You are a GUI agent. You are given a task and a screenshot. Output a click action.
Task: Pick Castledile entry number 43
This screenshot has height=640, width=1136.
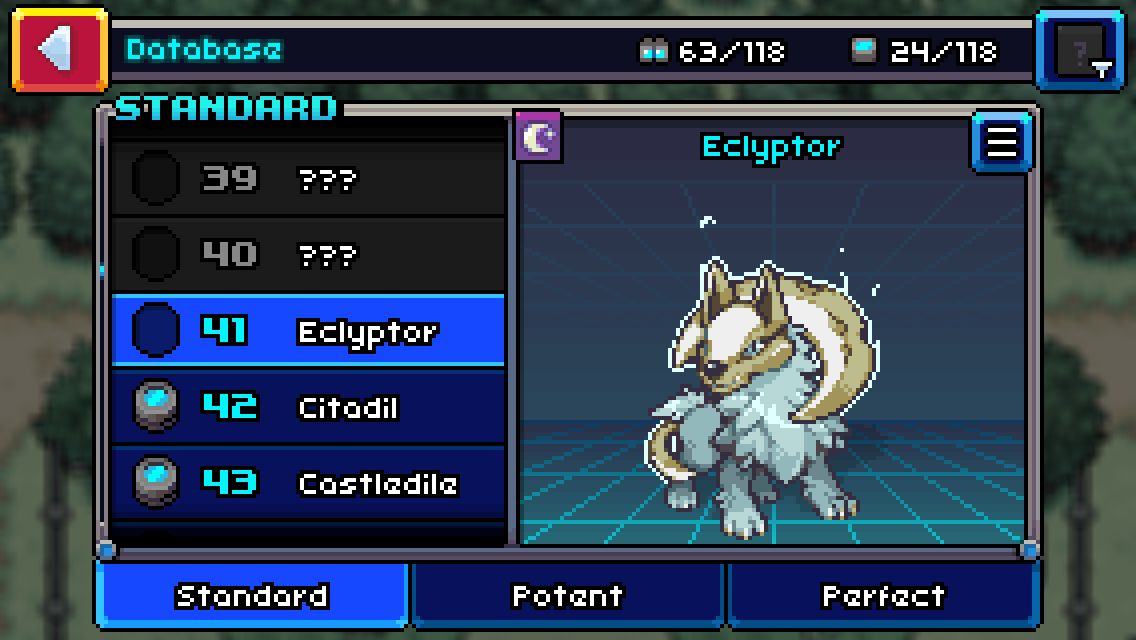[308, 483]
